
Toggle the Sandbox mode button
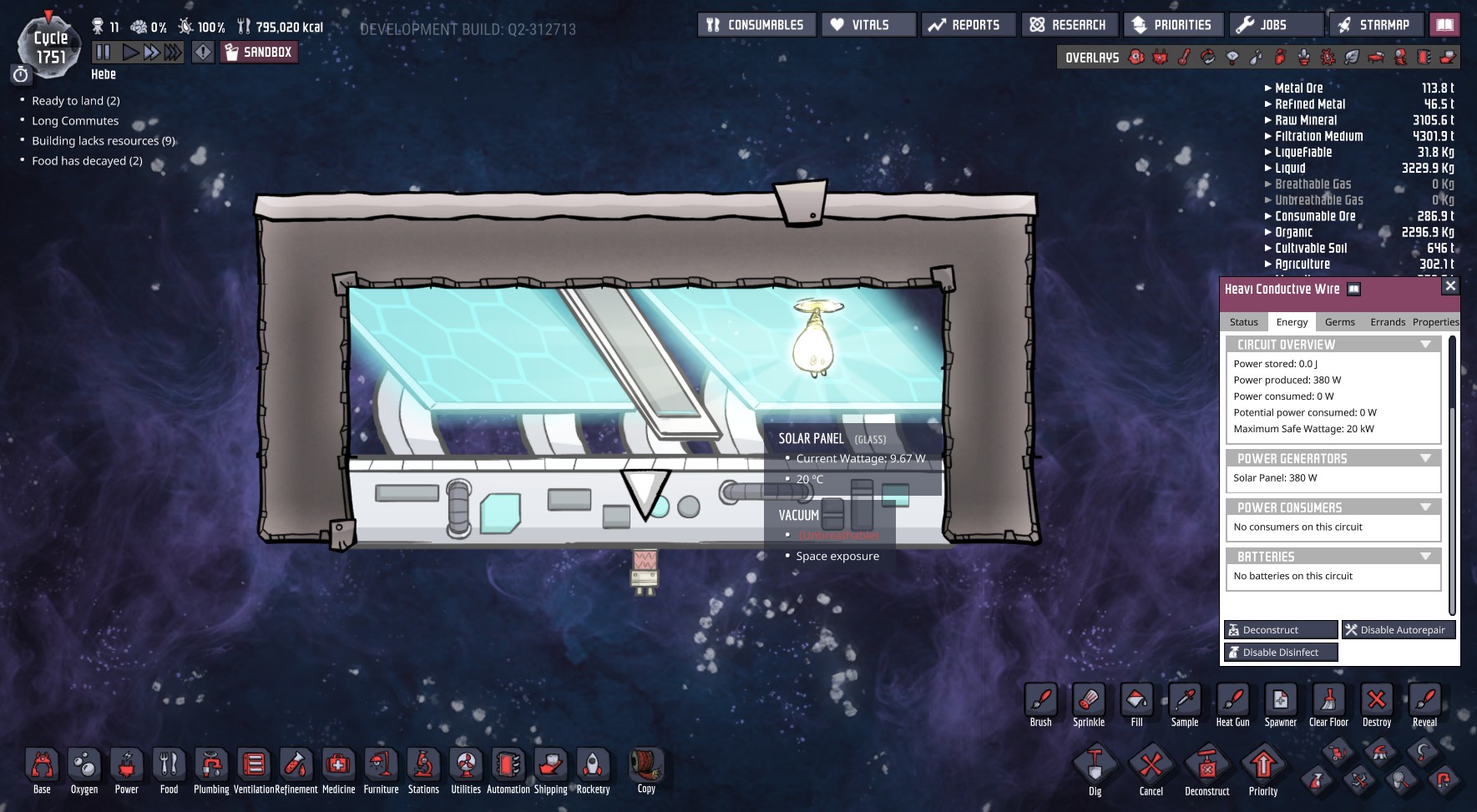259,53
